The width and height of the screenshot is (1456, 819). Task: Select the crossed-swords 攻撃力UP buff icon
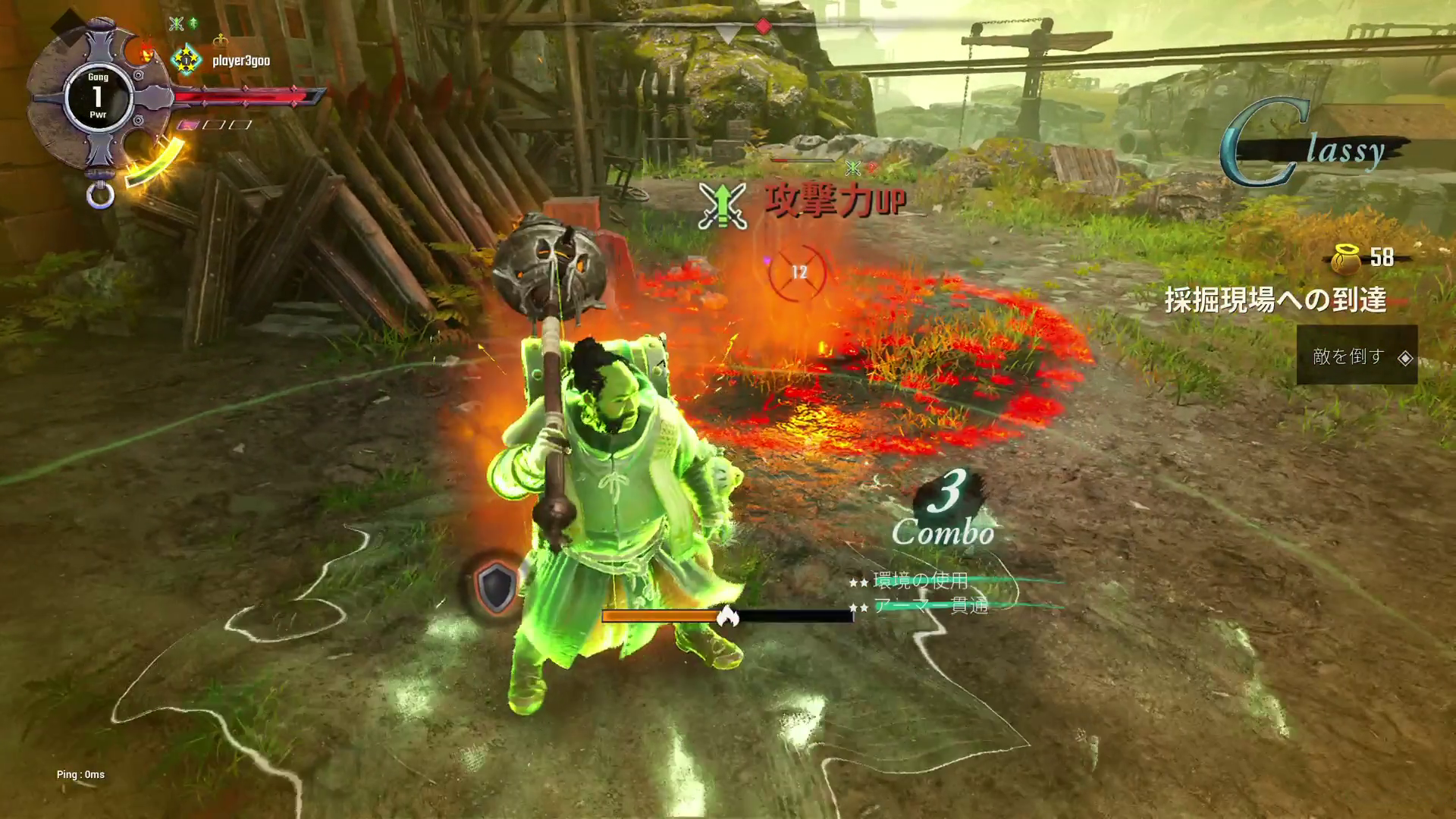pos(722,205)
